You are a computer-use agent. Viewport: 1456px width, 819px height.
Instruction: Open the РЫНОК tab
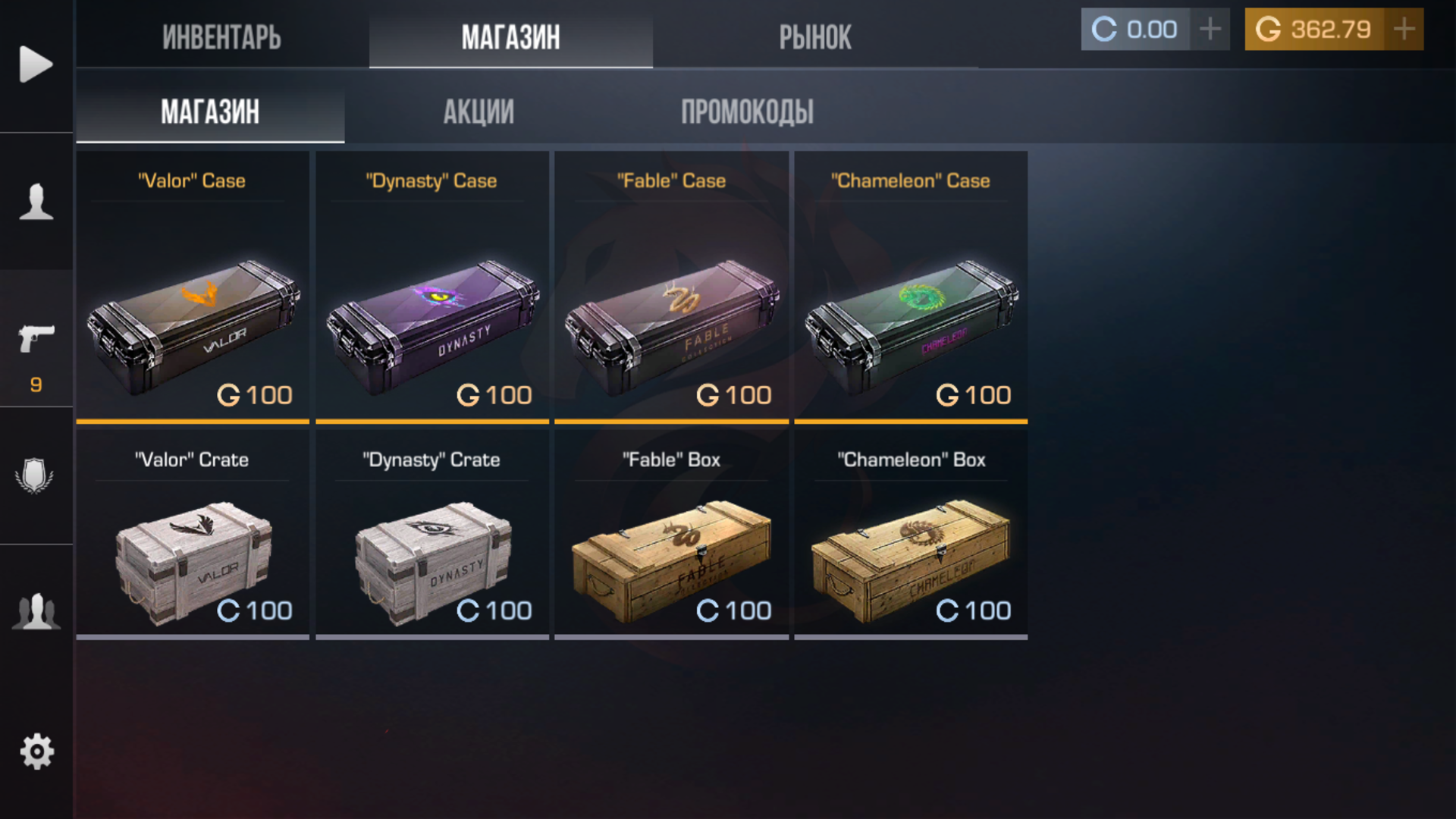click(x=815, y=38)
